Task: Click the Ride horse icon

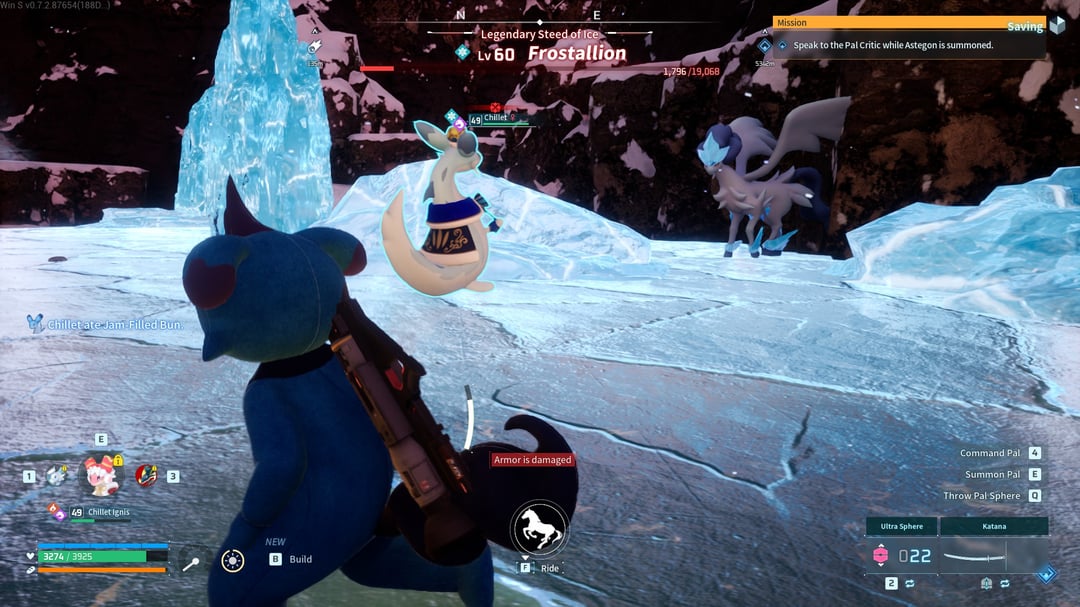Action: 540,528
